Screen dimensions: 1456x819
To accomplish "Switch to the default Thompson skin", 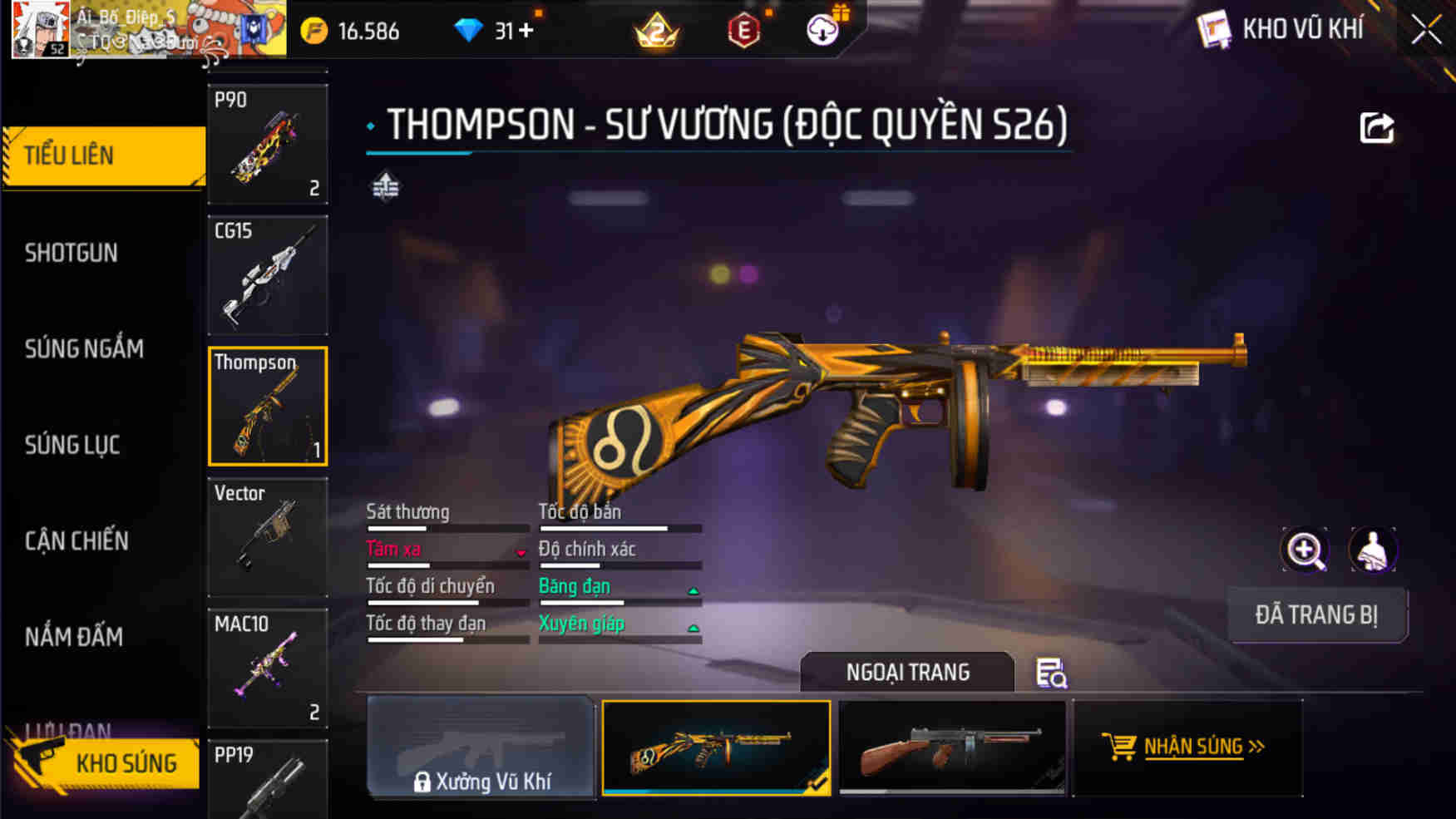I will point(952,747).
